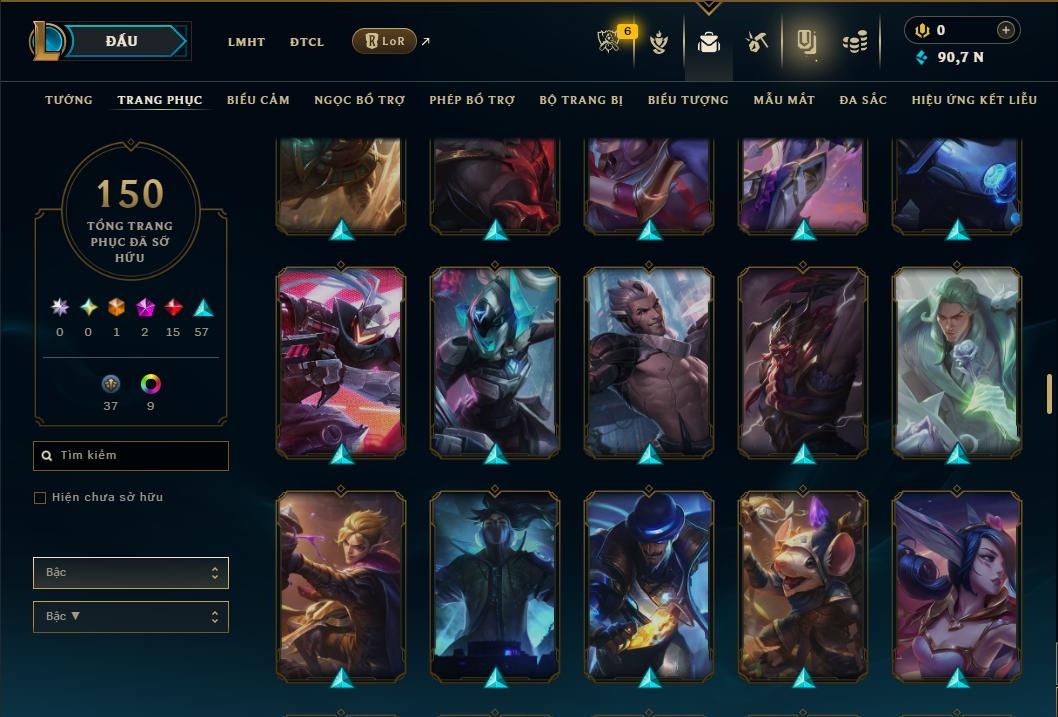Open the LMHT section
Viewport: 1058px width, 717px height.
pyautogui.click(x=246, y=42)
